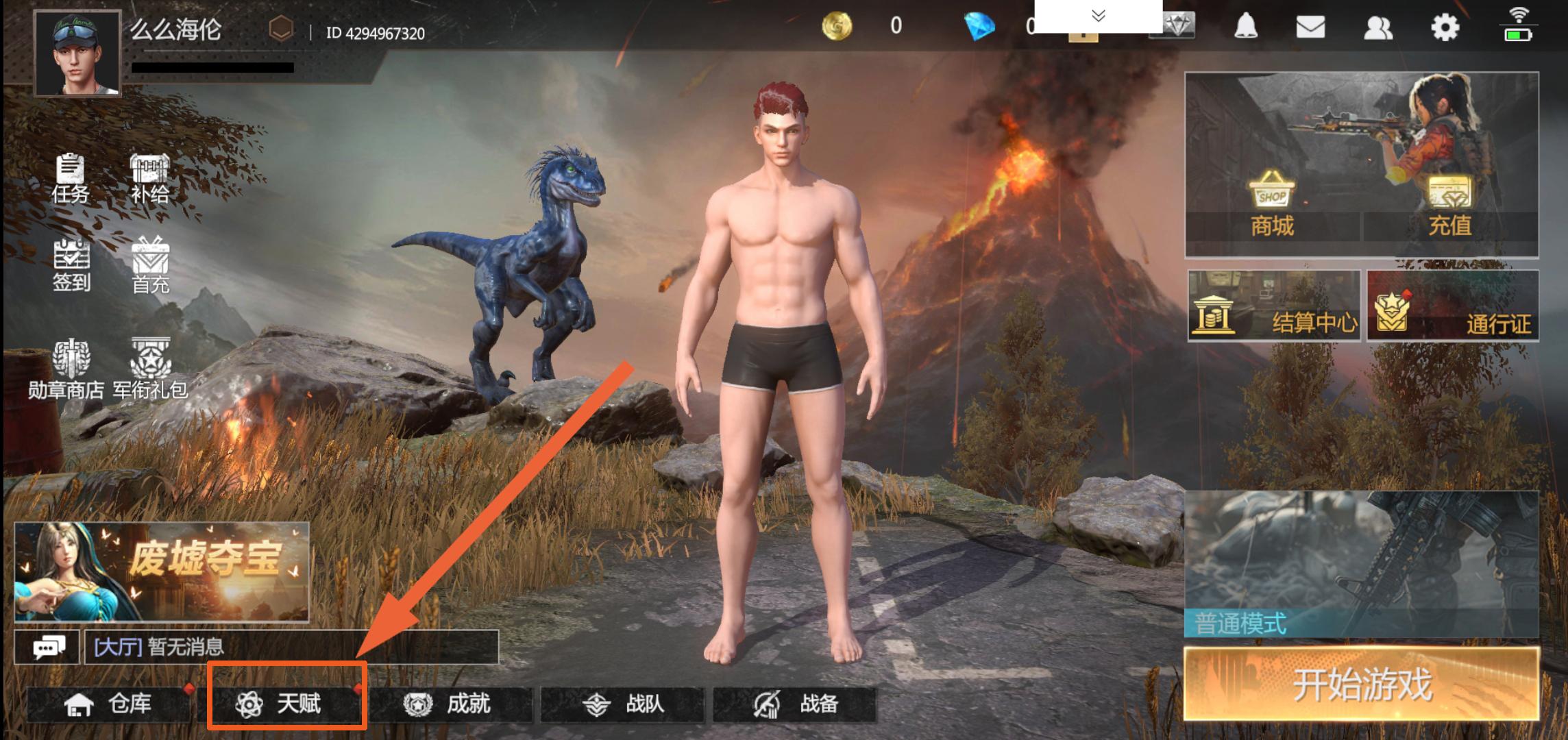Open the 军衔礼包 rank gift pack
The height and width of the screenshot is (740, 1568).
click(150, 369)
